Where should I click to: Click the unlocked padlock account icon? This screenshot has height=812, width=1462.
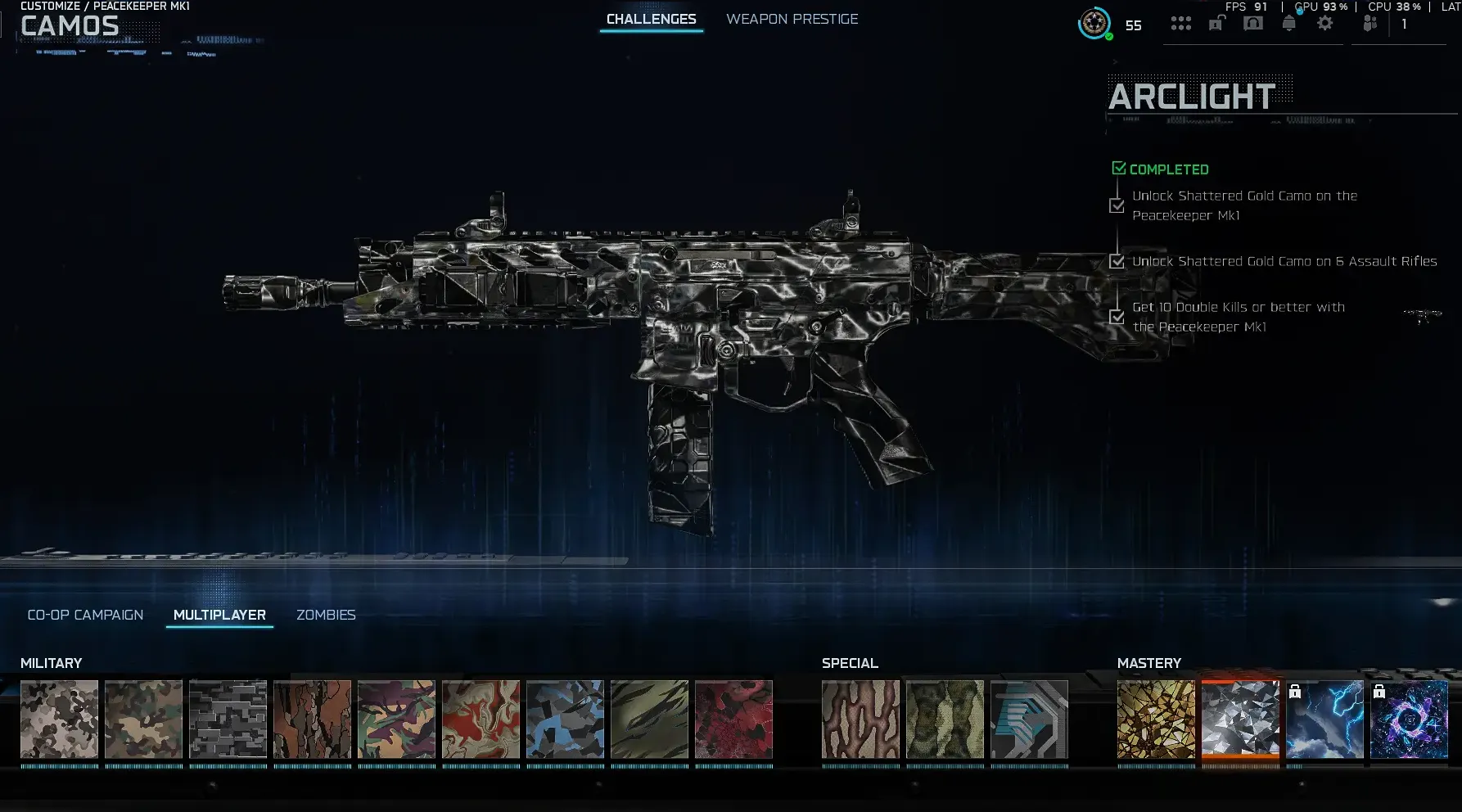click(1215, 23)
